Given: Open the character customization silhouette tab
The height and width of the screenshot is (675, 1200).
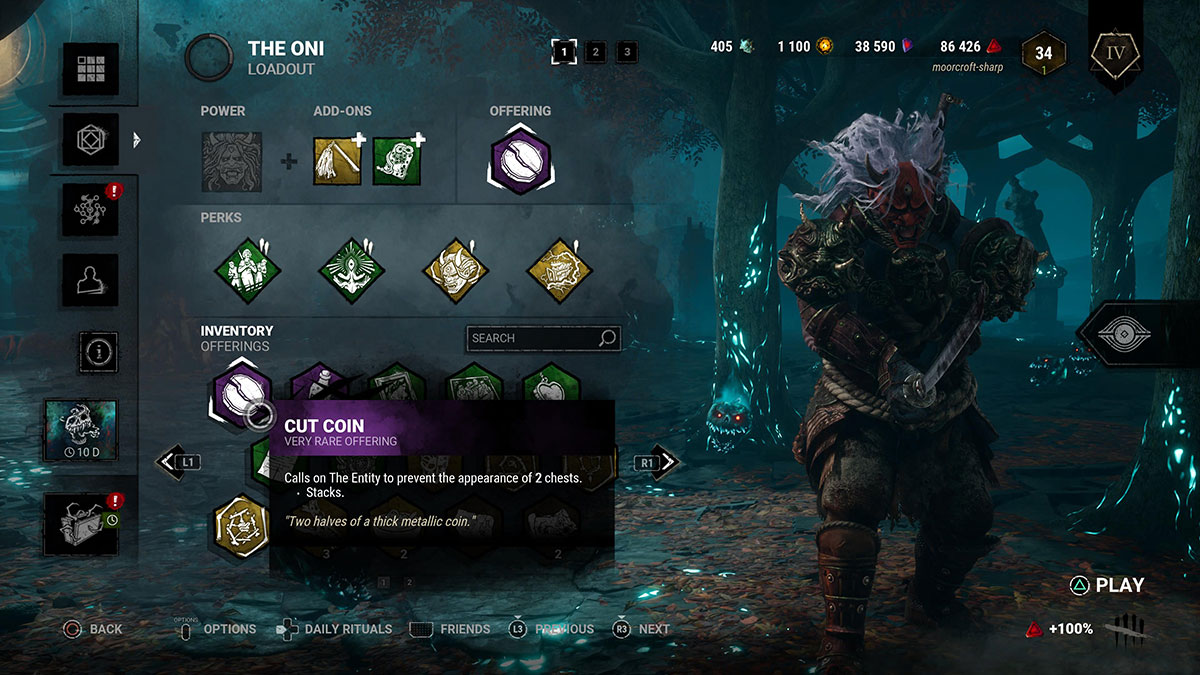Looking at the screenshot, I should coord(91,280).
